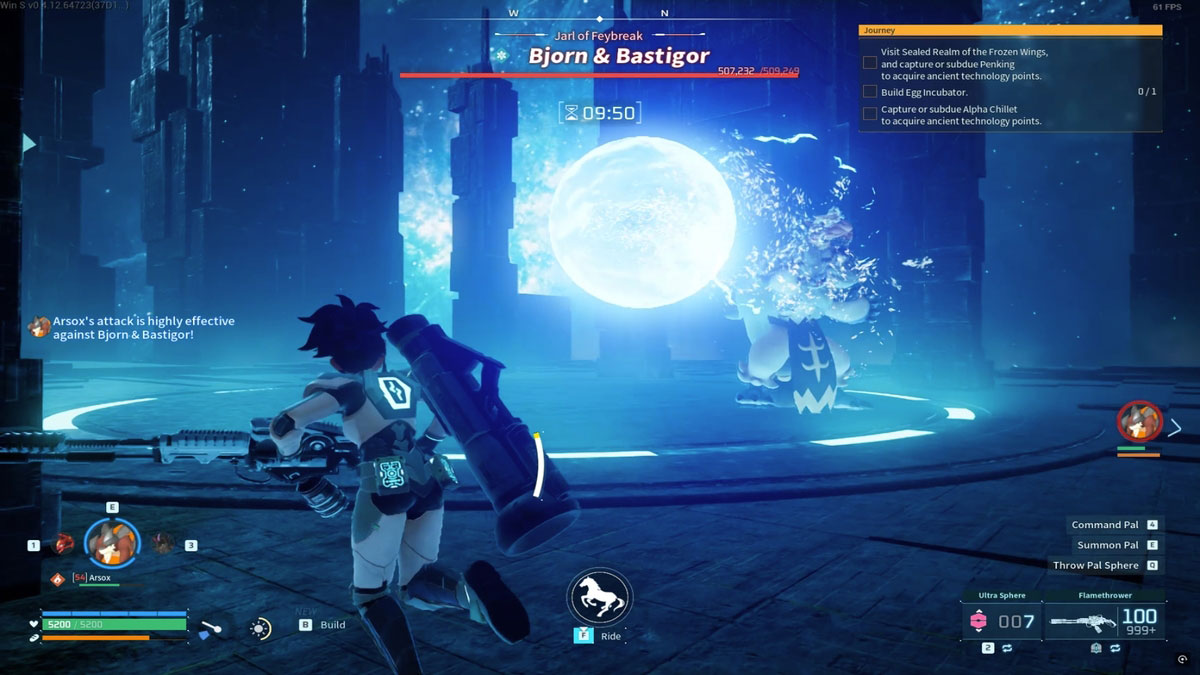Screen dimensions: 1200x675
Task: Click the sun time-of-day icon
Action: (x=260, y=628)
